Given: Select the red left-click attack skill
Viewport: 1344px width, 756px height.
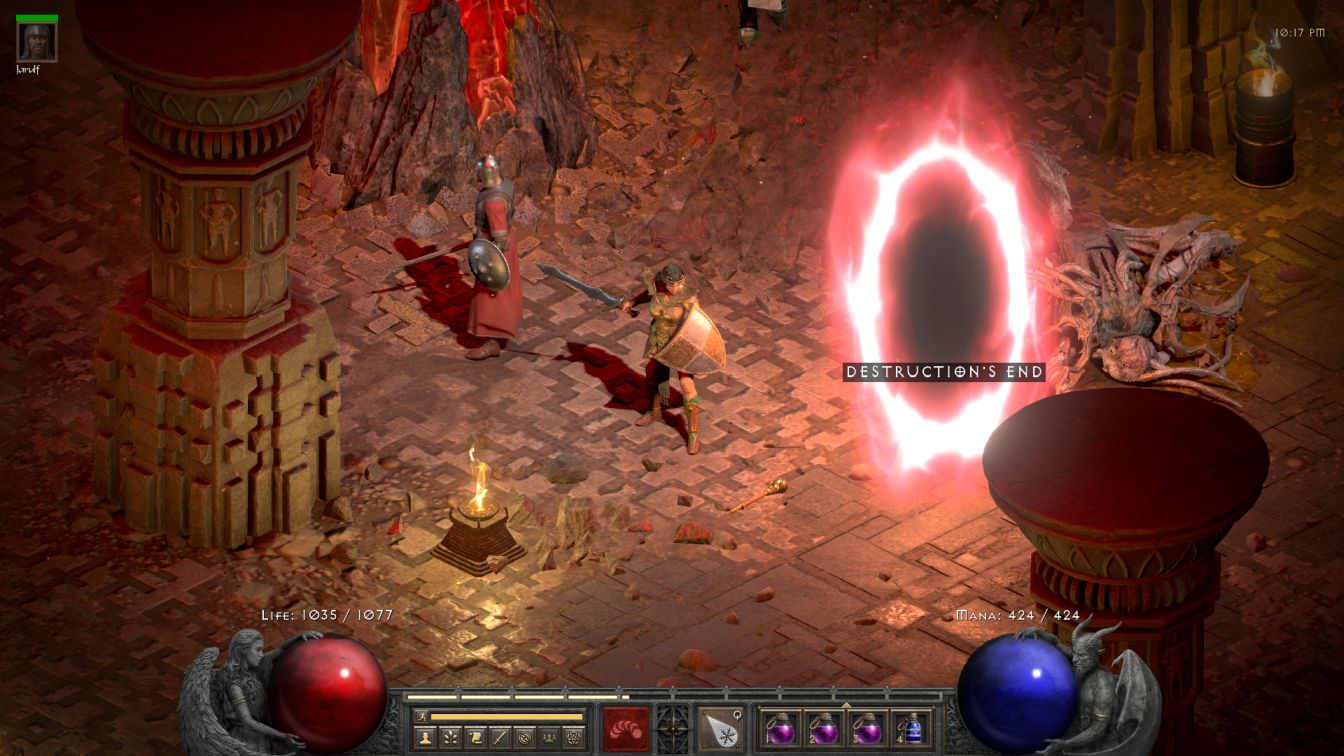Looking at the screenshot, I should 626,728.
